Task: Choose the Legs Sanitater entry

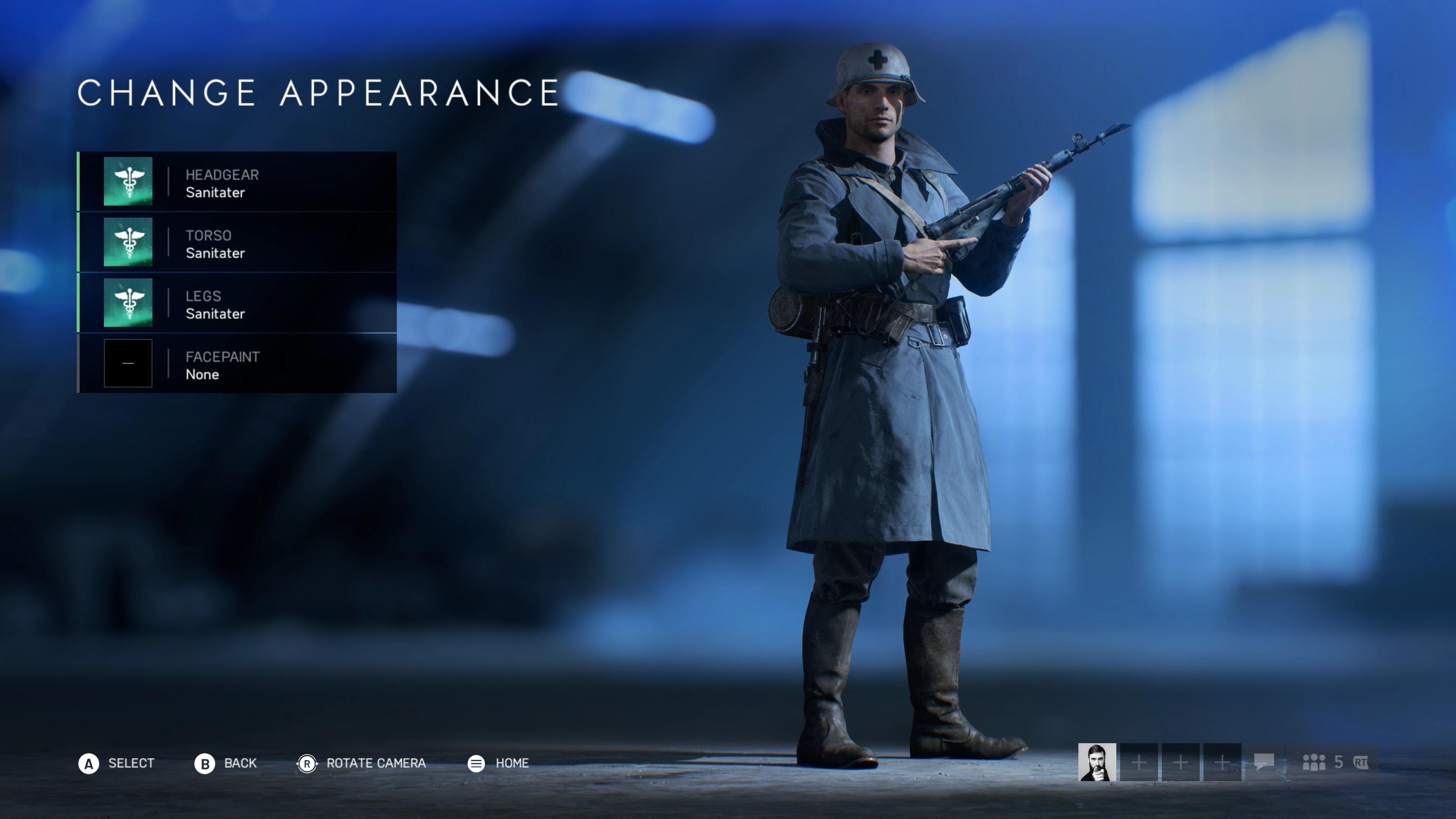Action: (238, 303)
